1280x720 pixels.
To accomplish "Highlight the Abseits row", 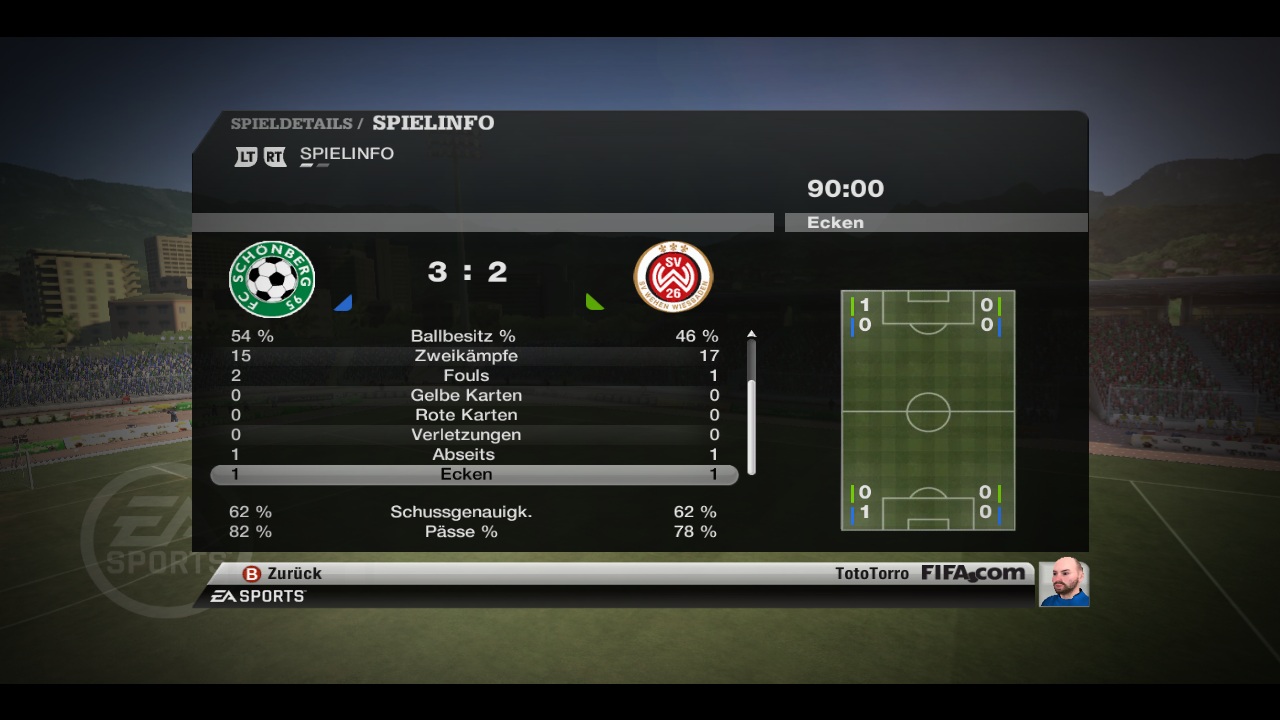I will [474, 454].
